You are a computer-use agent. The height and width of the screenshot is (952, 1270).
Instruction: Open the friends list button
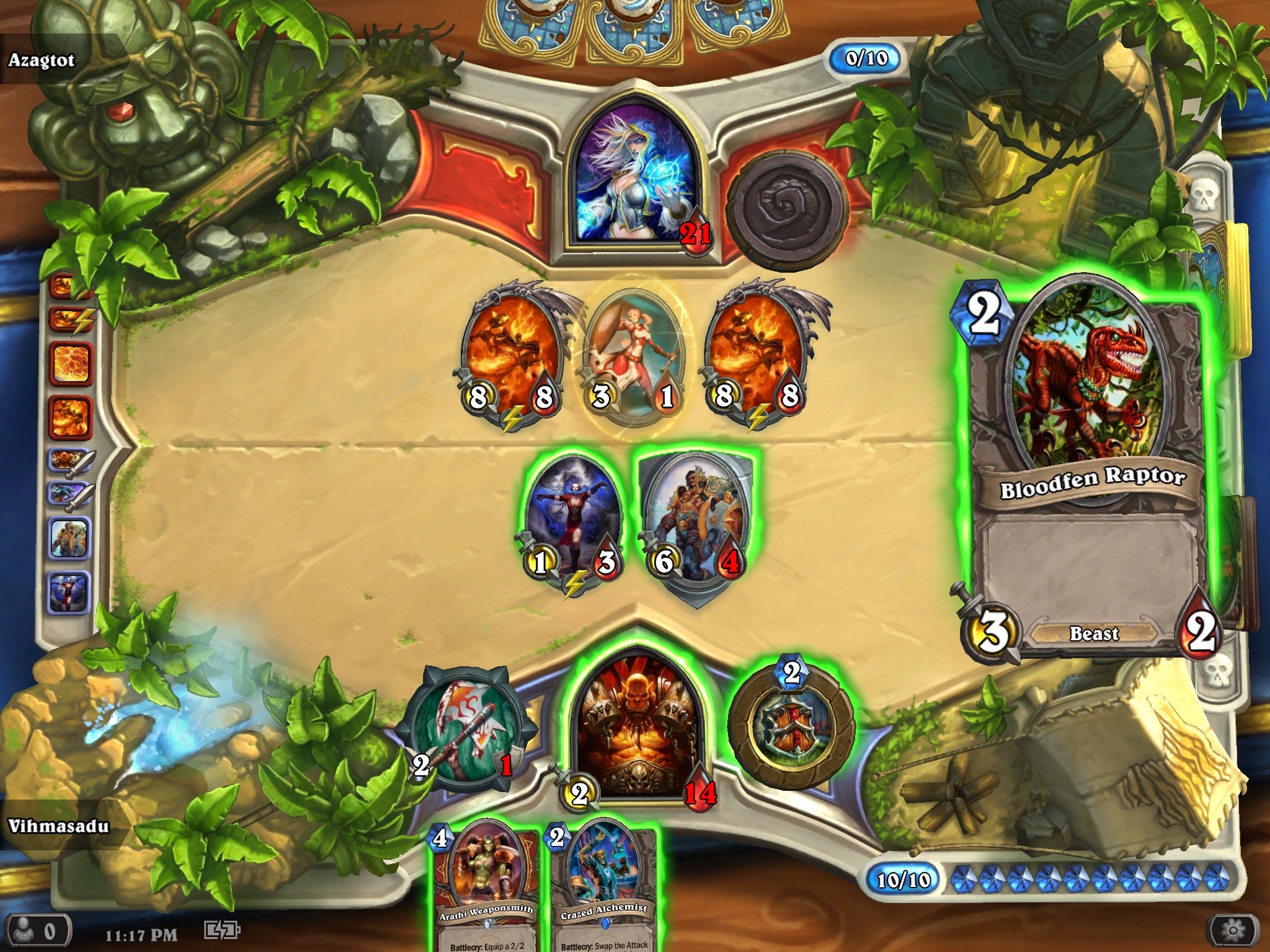pos(36,932)
